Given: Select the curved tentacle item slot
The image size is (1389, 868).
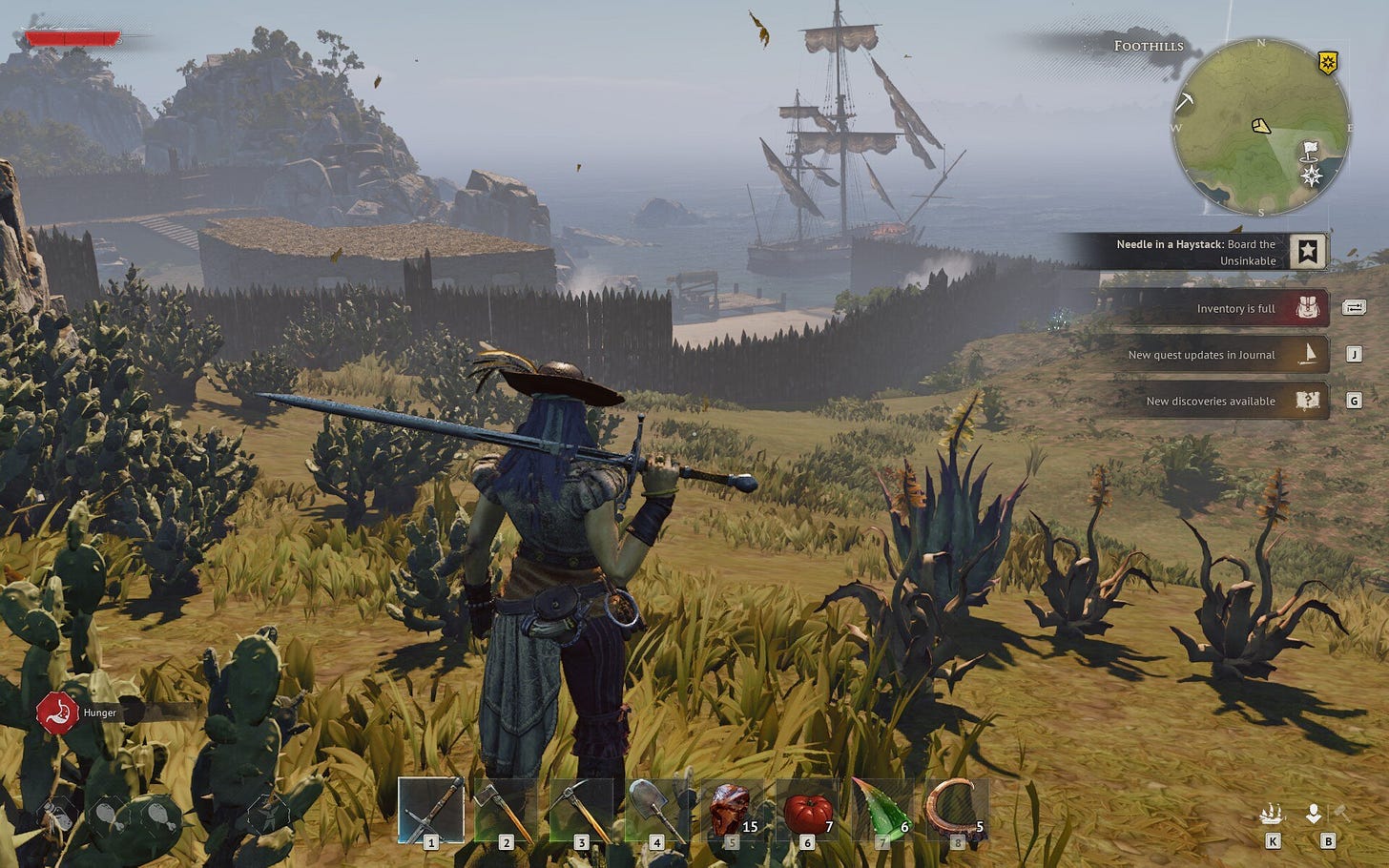Looking at the screenshot, I should [957, 811].
